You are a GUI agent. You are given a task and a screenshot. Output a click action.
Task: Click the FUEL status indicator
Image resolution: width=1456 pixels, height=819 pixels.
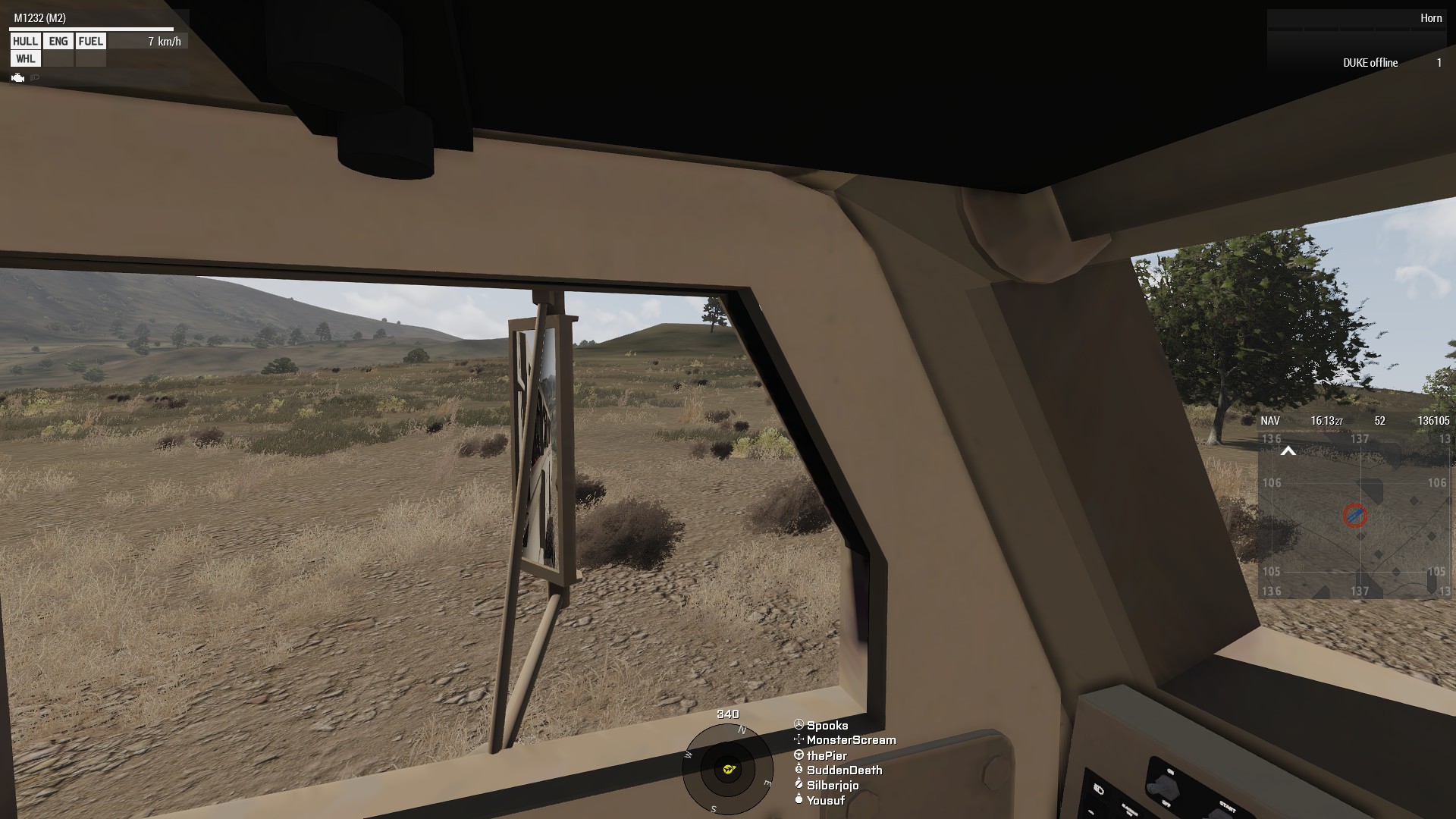coord(91,42)
